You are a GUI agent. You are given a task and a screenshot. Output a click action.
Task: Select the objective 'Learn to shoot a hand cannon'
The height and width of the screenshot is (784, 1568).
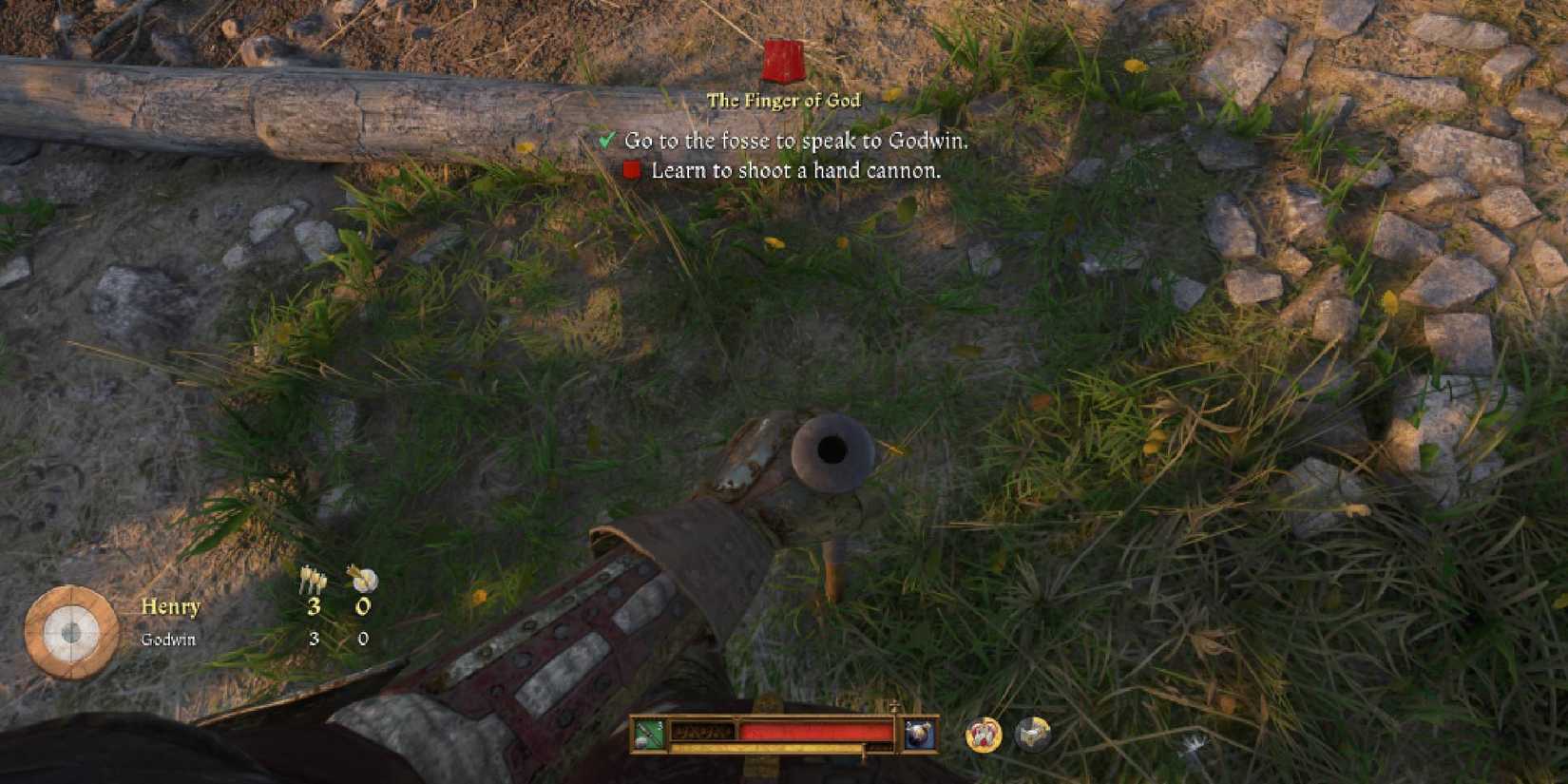(x=795, y=172)
